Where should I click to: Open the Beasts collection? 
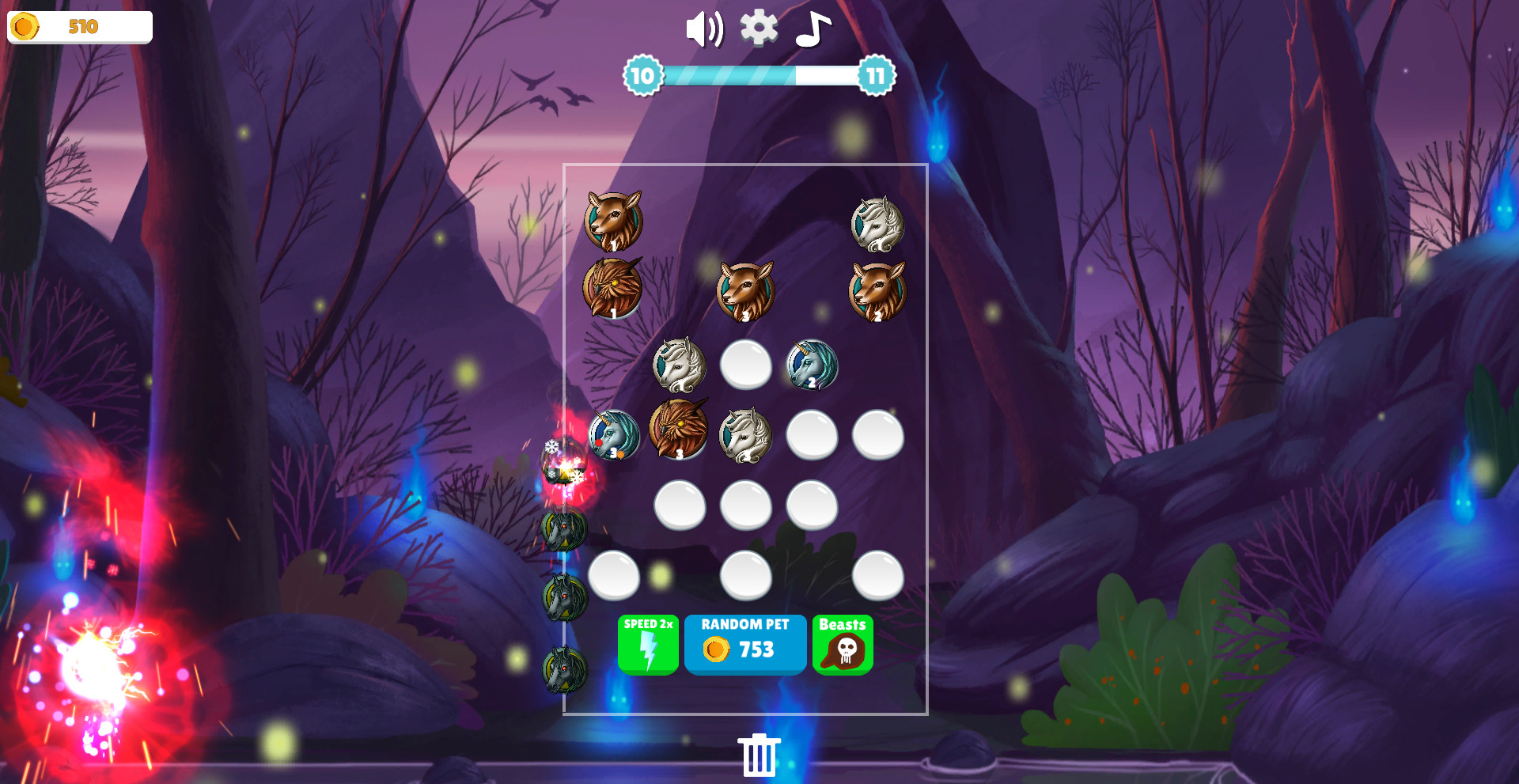pyautogui.click(x=843, y=644)
